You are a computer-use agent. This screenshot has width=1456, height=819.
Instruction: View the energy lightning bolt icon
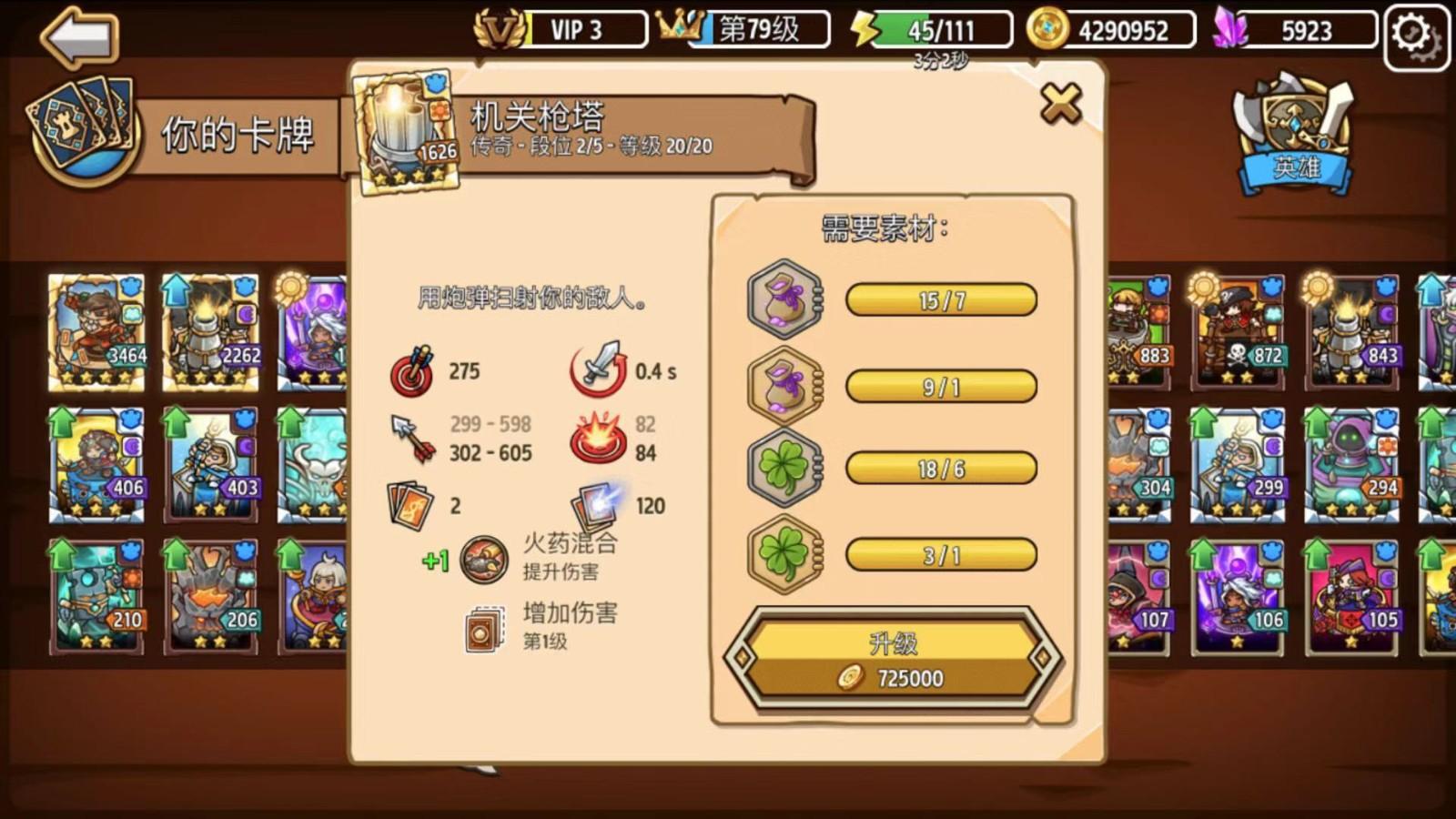863,29
